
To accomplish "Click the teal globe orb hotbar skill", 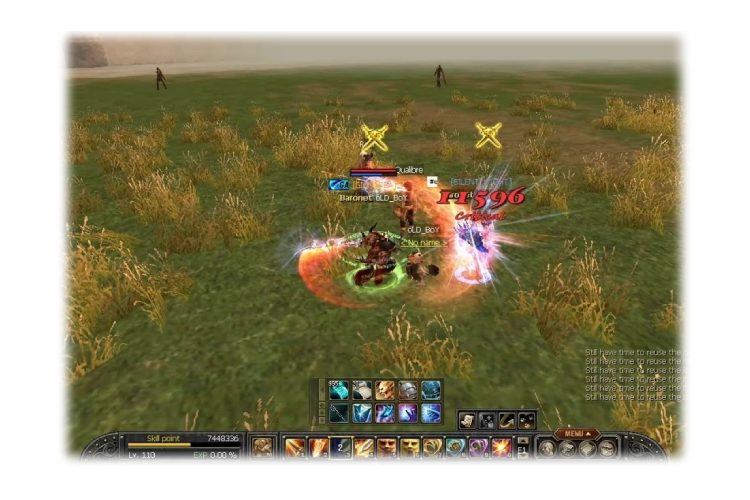I will tap(455, 448).
